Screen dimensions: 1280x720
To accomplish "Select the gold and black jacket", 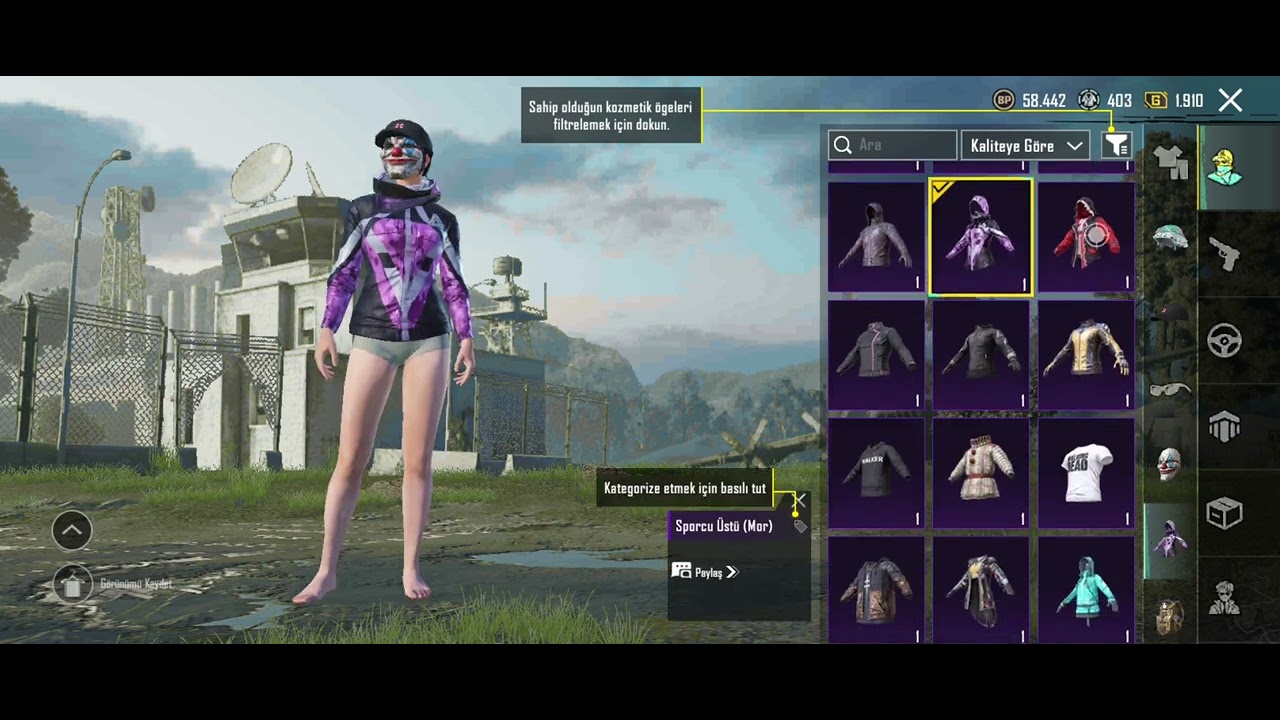I will point(1086,354).
